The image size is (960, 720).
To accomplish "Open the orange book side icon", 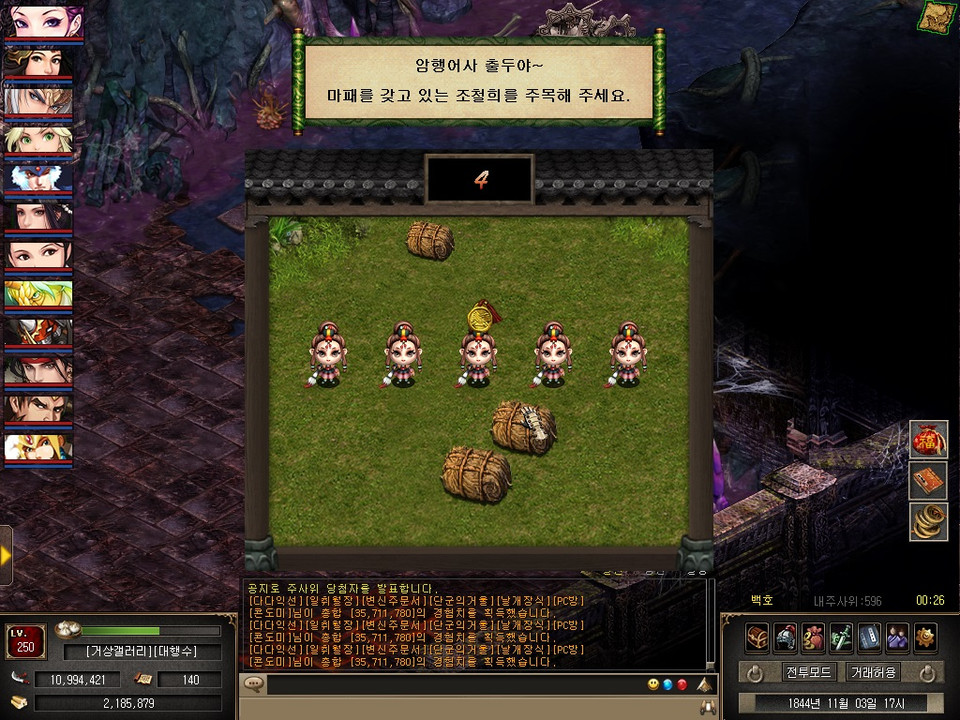I will [928, 481].
